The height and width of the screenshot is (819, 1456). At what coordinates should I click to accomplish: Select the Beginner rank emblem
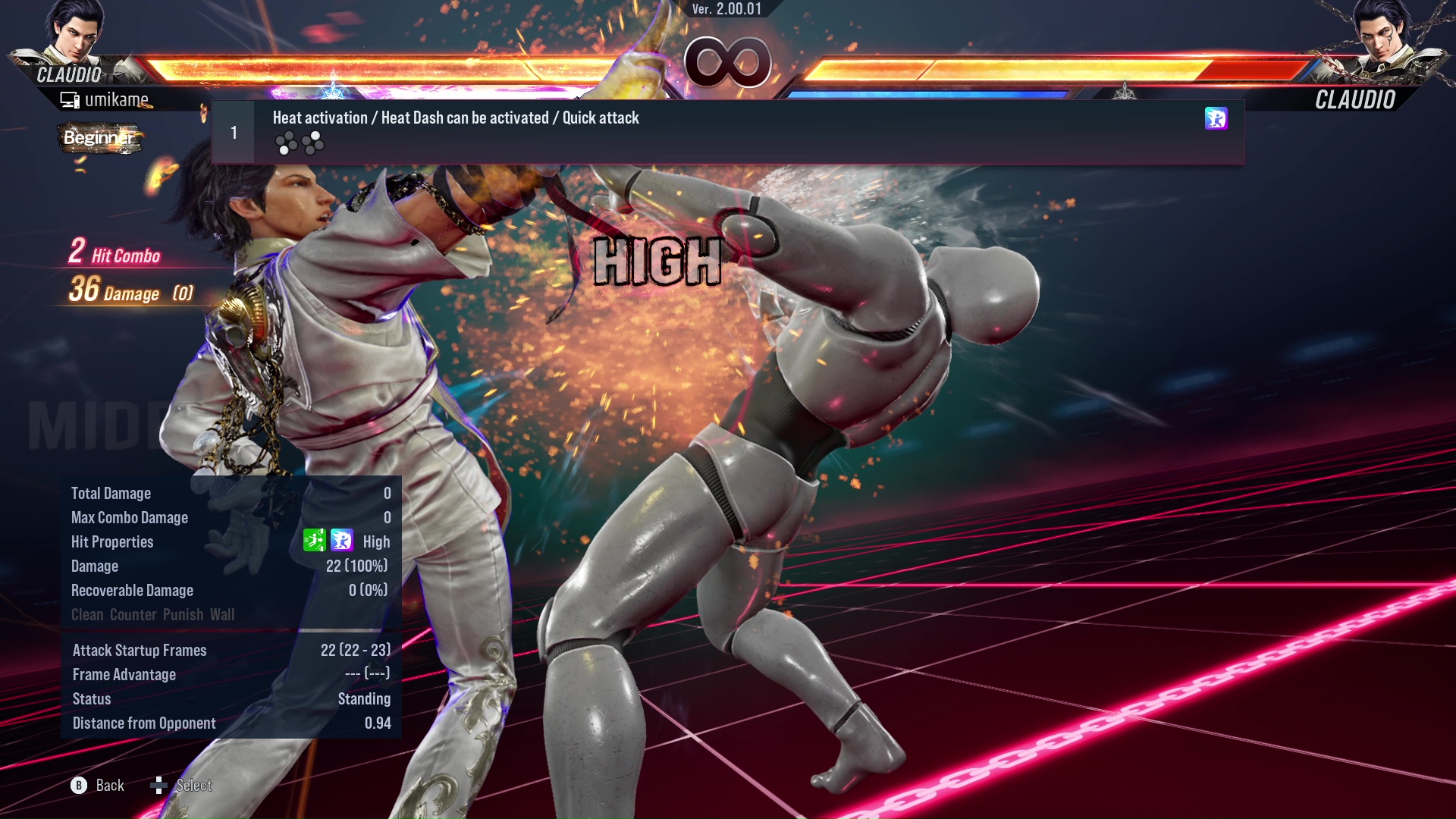click(x=99, y=138)
